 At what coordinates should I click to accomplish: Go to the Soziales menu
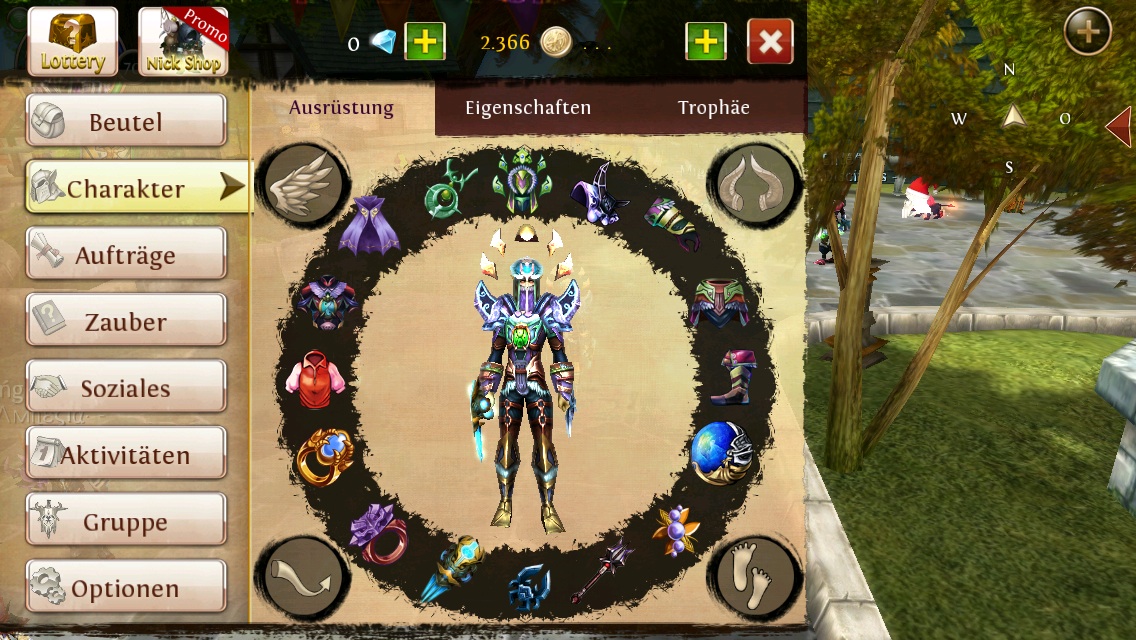pos(126,388)
